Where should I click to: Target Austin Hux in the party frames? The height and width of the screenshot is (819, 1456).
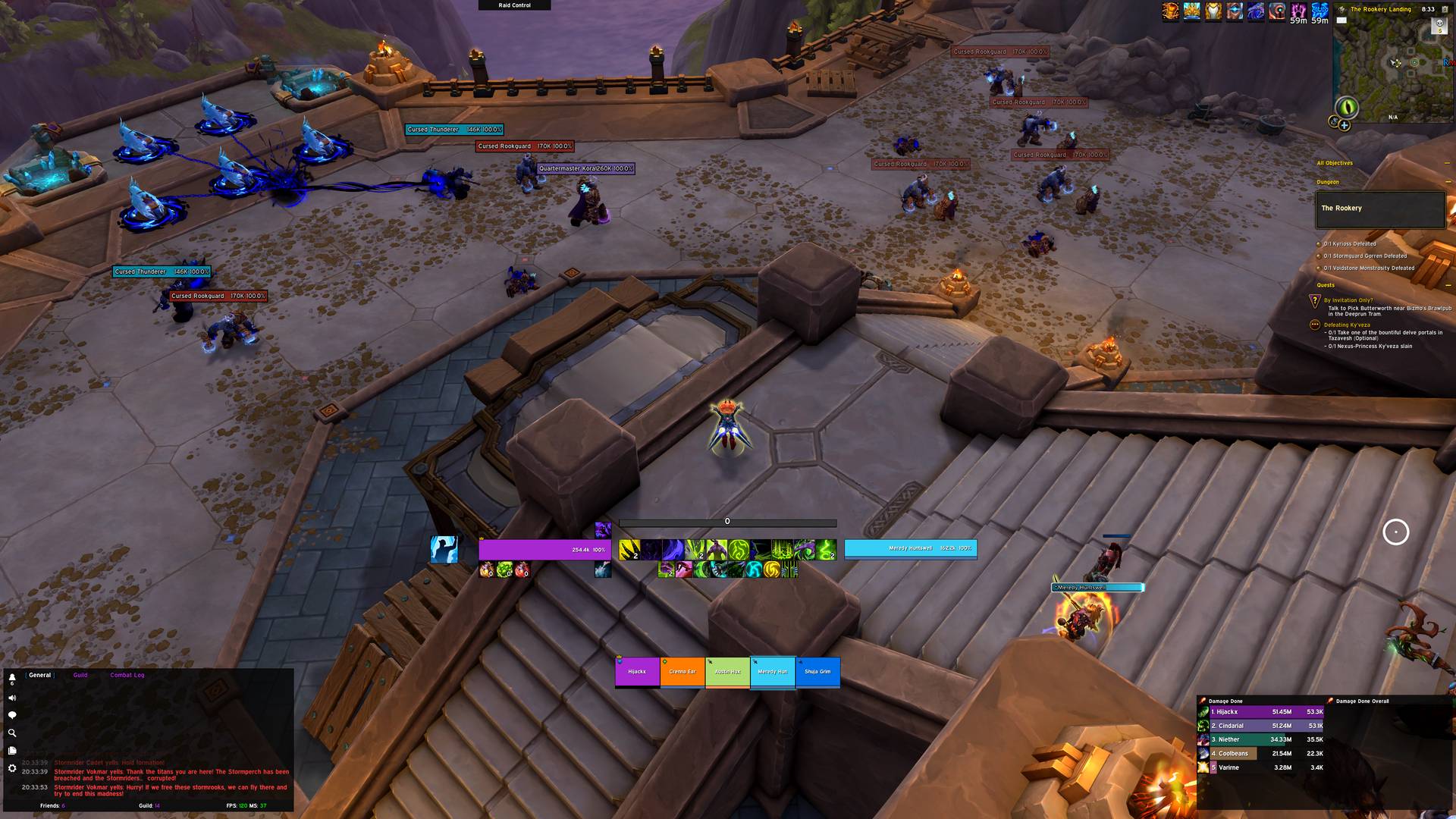click(727, 672)
